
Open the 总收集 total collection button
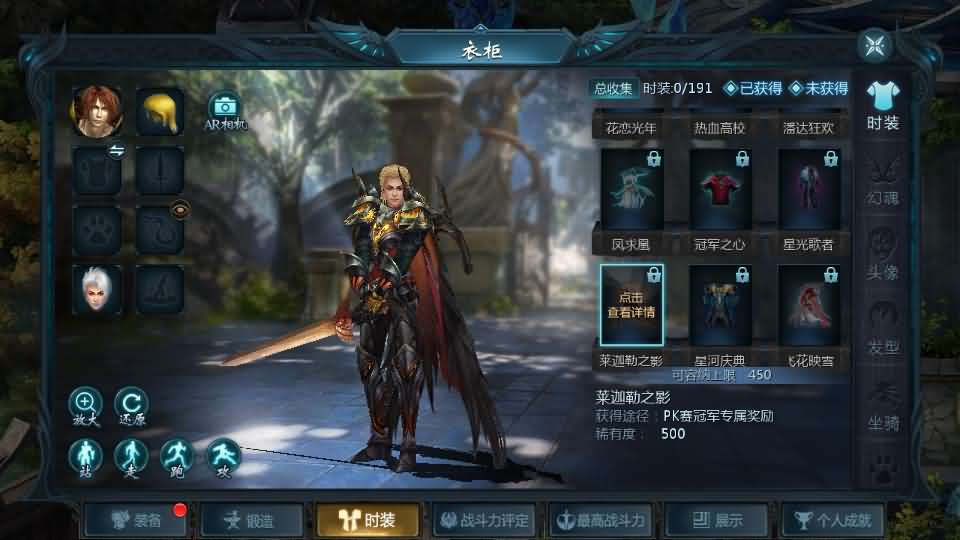tap(613, 88)
